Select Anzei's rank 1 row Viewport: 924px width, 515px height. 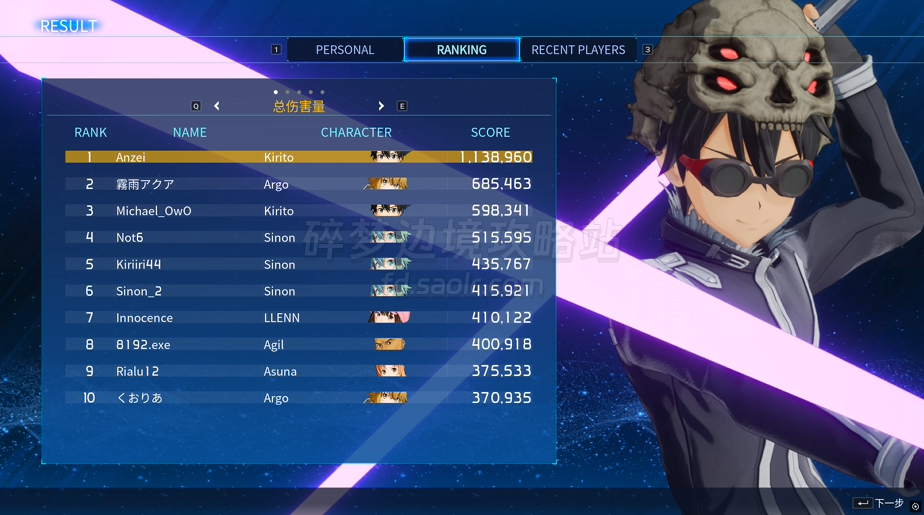pos(298,157)
